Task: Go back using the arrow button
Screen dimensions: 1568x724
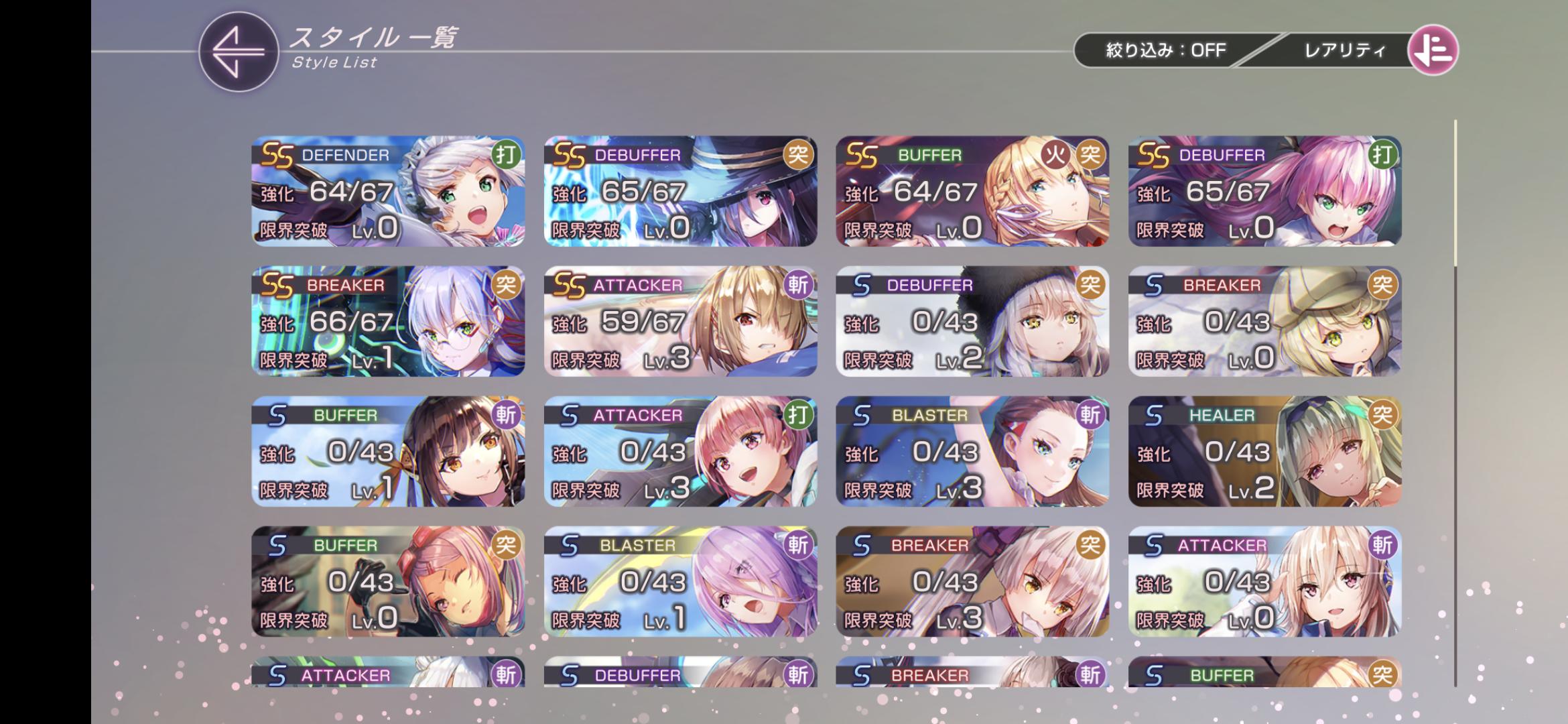Action: coord(238,52)
